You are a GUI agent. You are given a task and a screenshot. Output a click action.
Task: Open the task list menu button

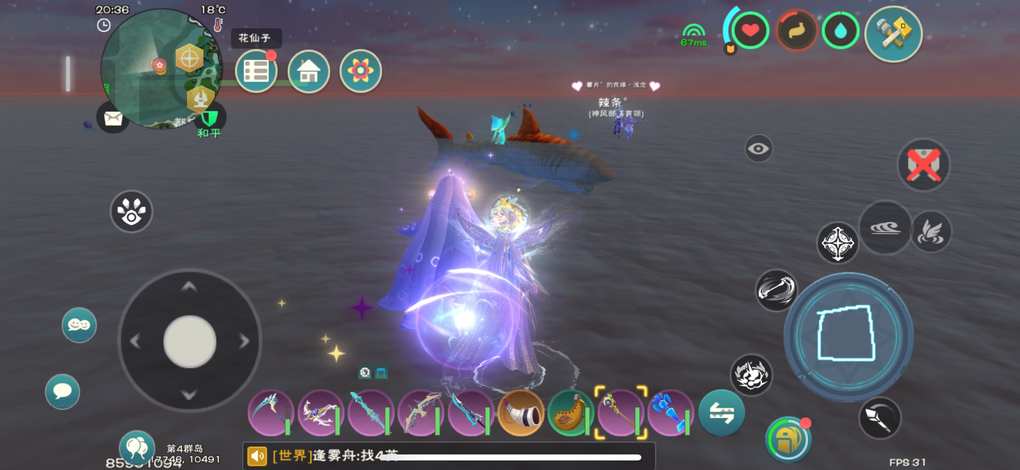point(257,71)
